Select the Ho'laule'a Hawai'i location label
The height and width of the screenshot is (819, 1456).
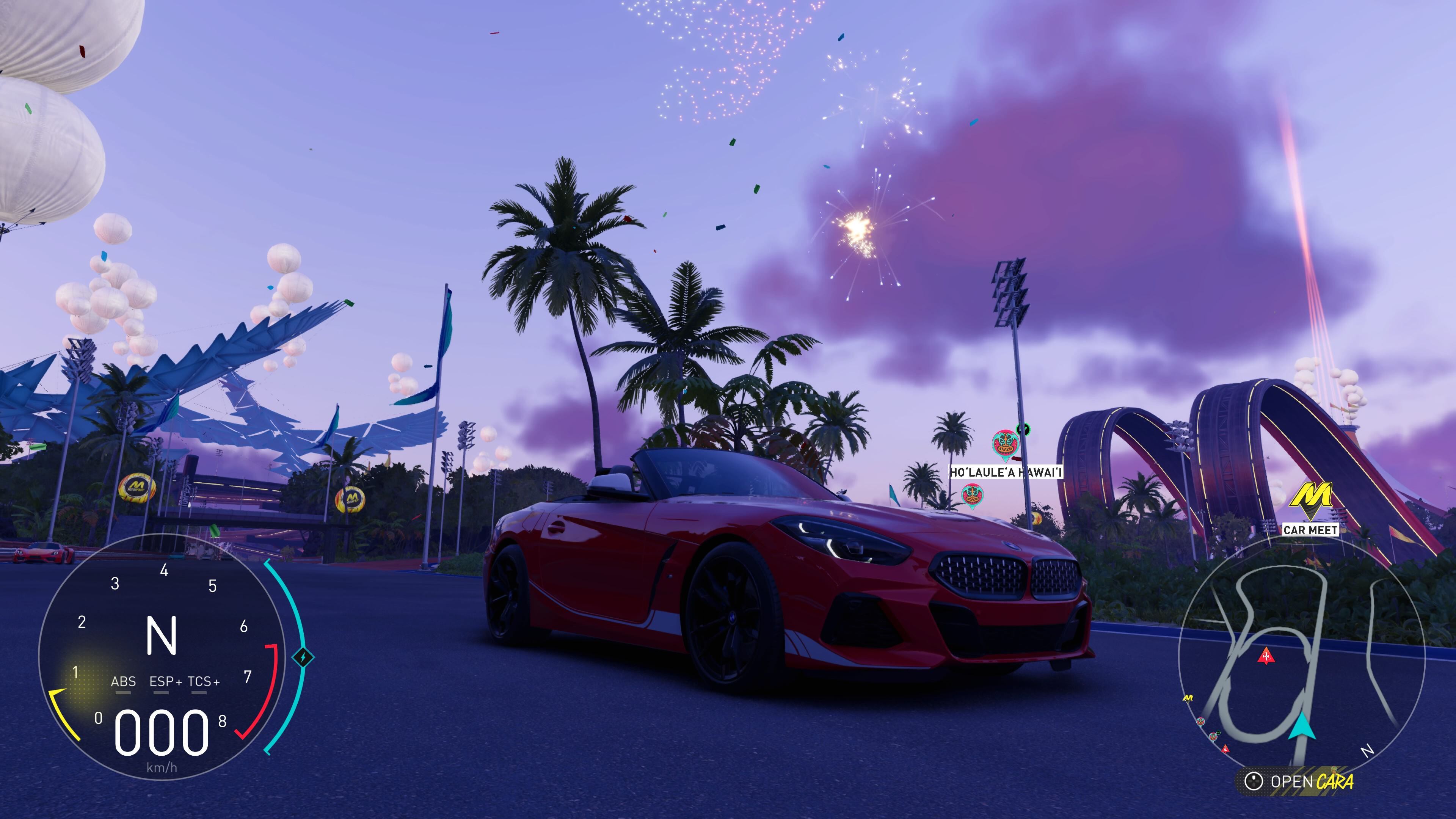[x=1006, y=472]
